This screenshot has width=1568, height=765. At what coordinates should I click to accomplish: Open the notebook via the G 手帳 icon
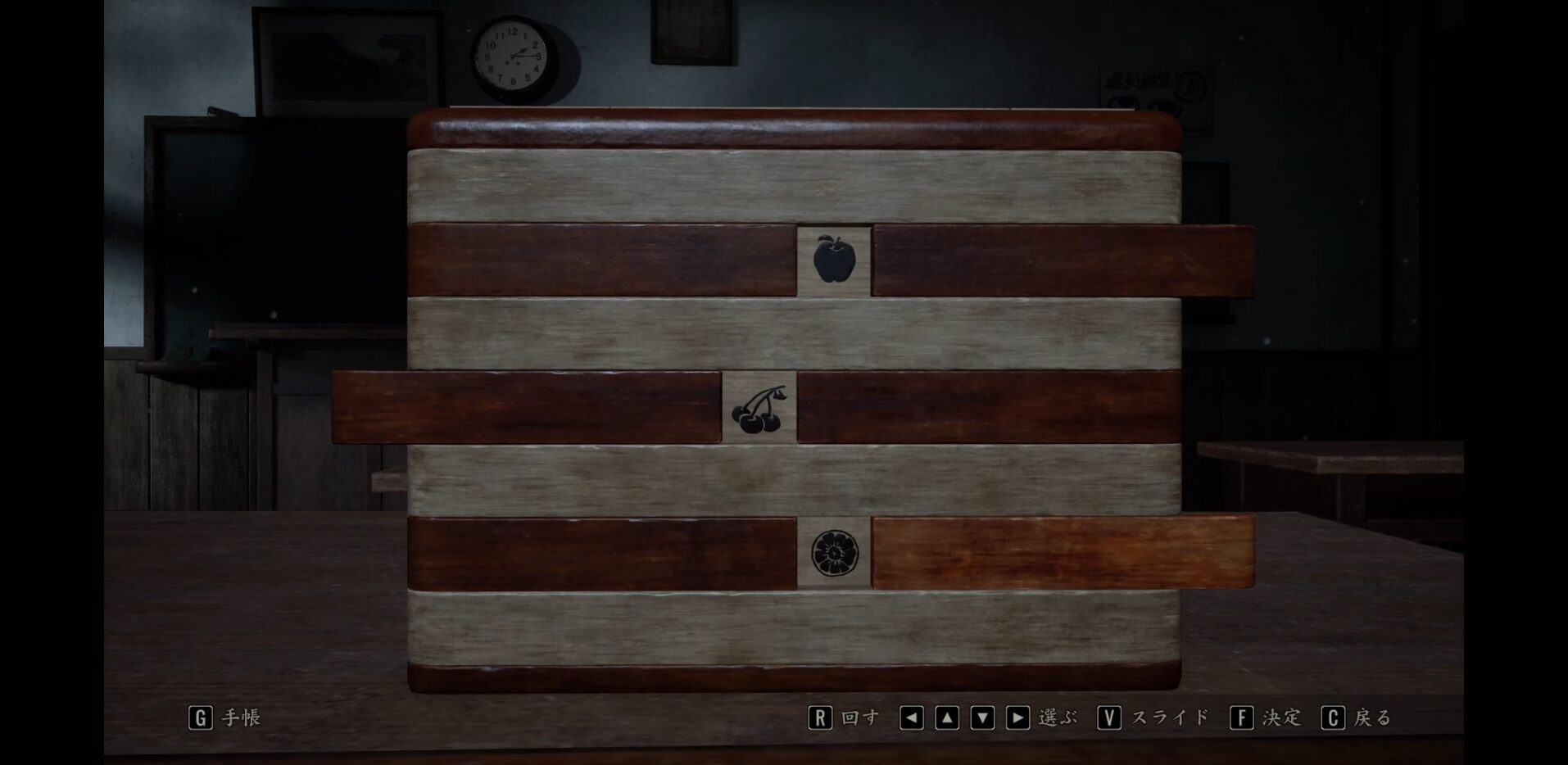(x=199, y=717)
